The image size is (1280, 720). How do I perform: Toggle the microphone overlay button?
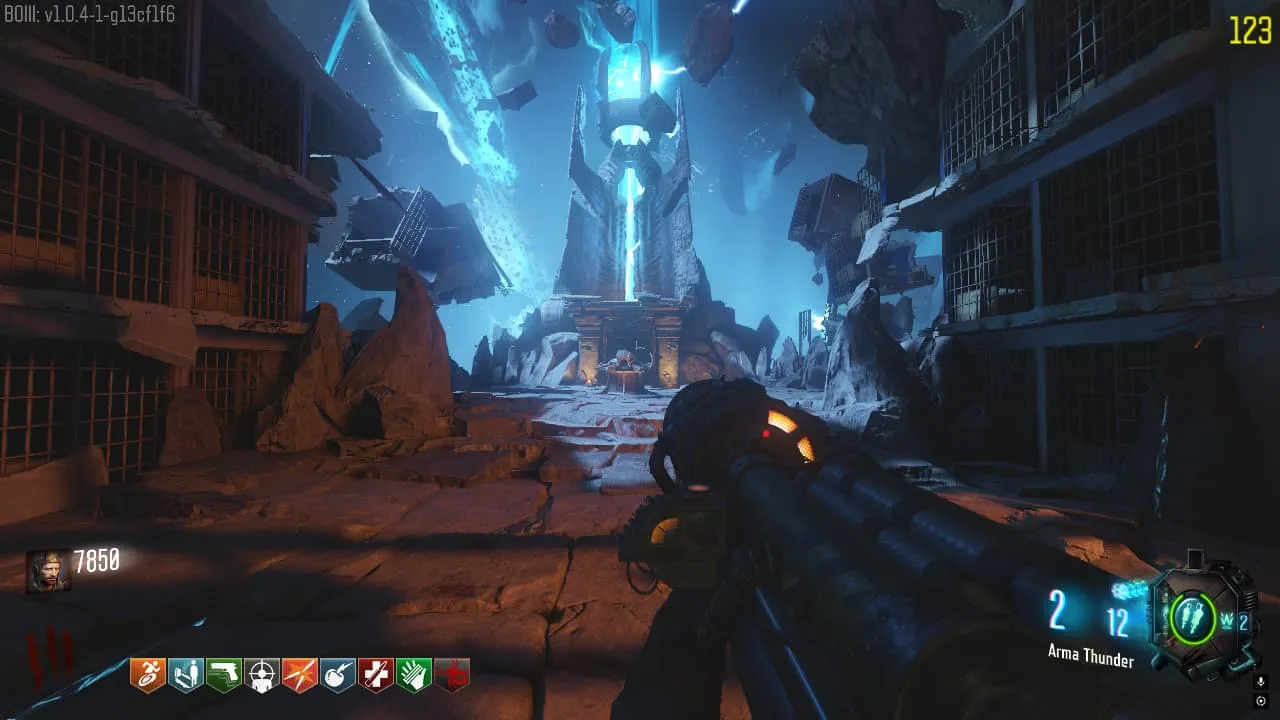pos(1260,681)
